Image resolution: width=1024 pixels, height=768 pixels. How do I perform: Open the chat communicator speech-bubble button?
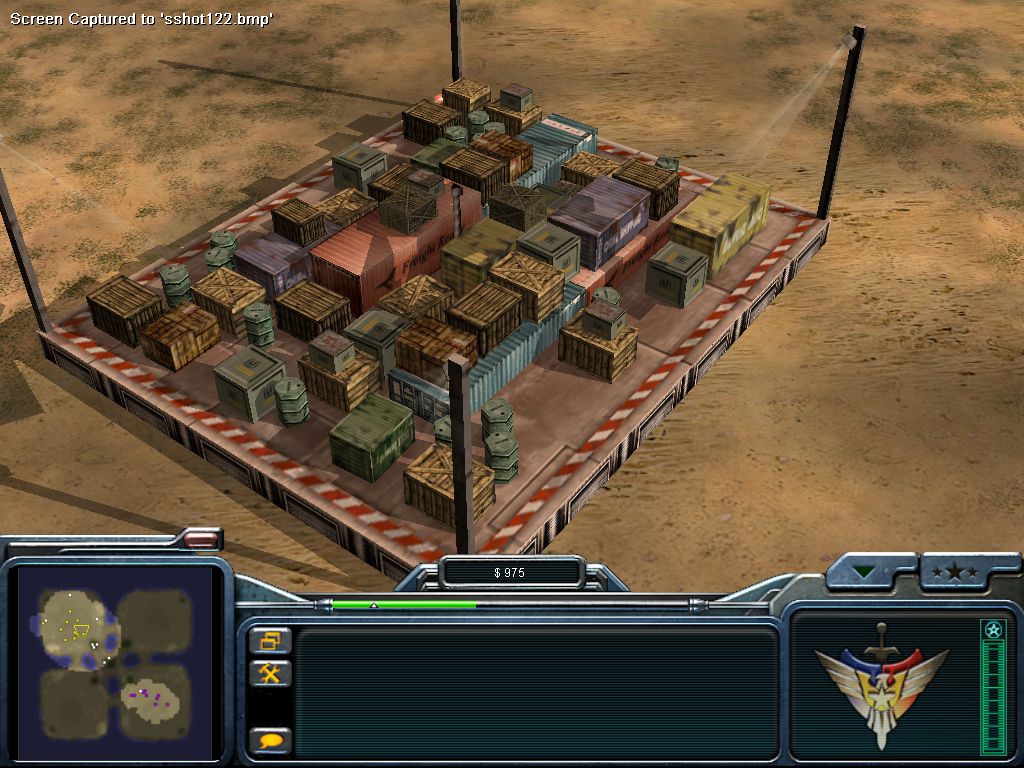[x=270, y=741]
